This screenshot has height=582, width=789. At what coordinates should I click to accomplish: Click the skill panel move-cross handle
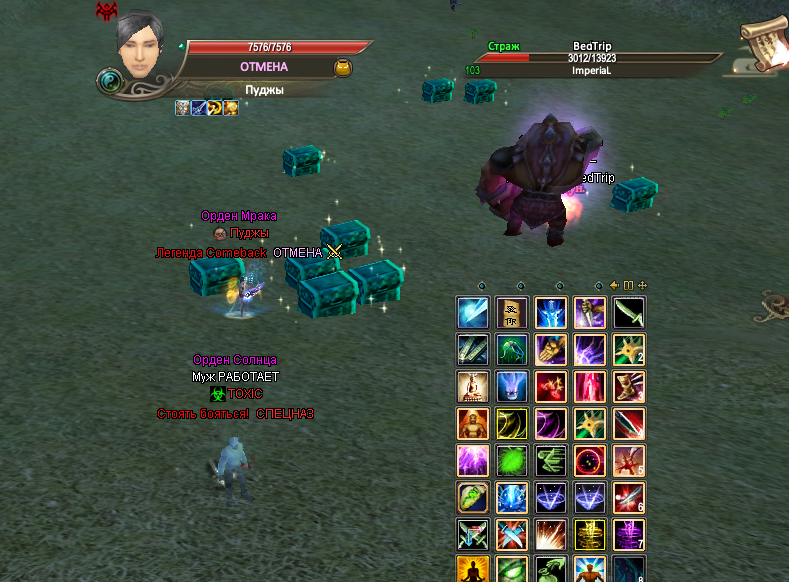642,285
